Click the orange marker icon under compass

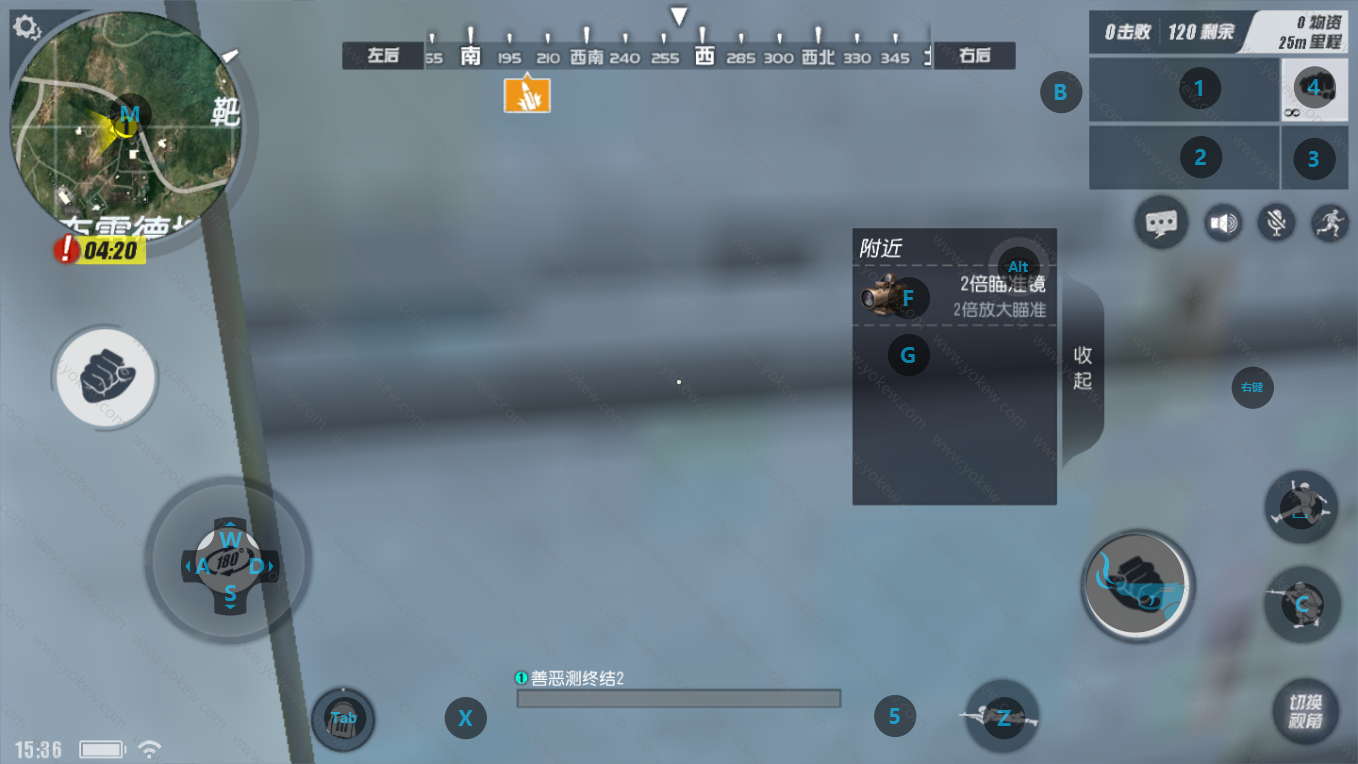(x=527, y=95)
